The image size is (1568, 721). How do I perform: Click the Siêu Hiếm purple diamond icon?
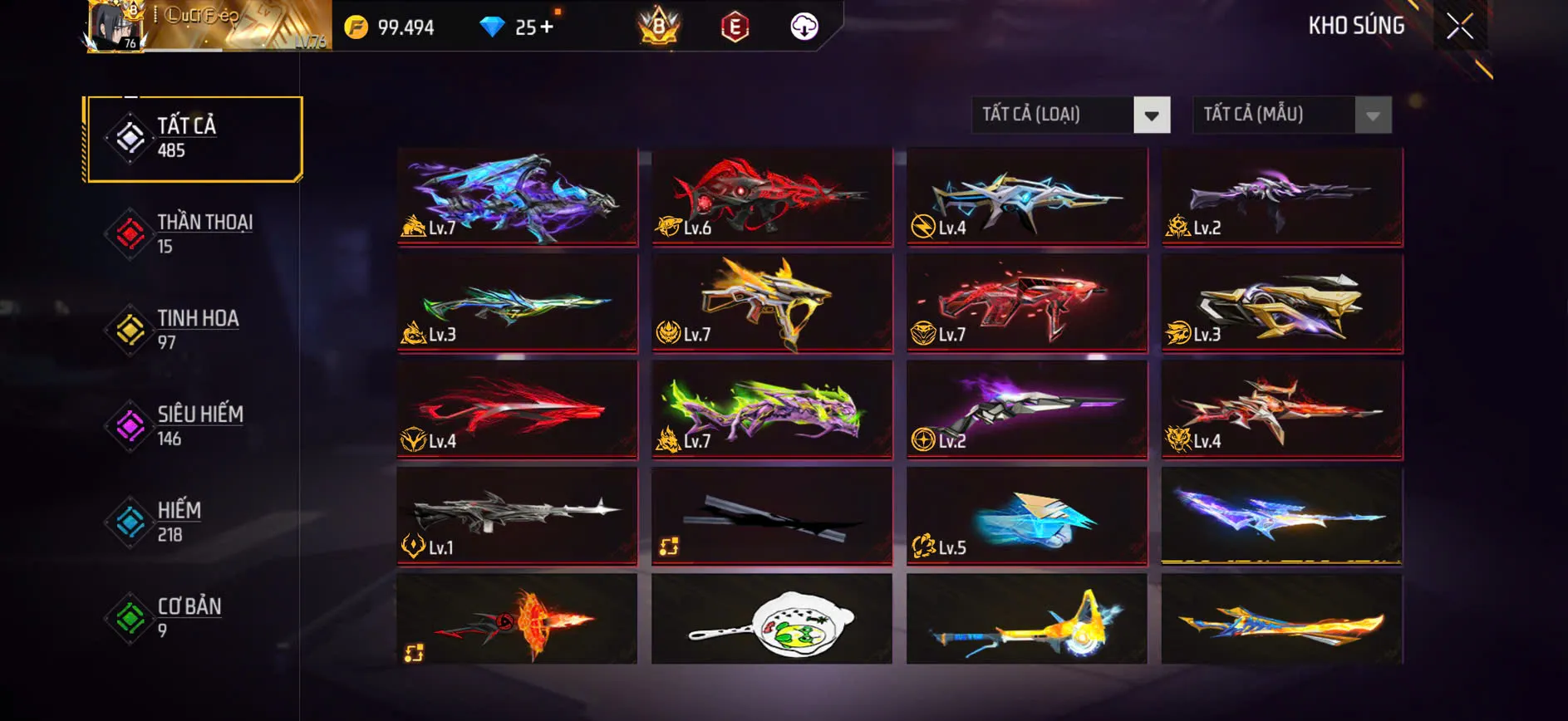click(129, 426)
